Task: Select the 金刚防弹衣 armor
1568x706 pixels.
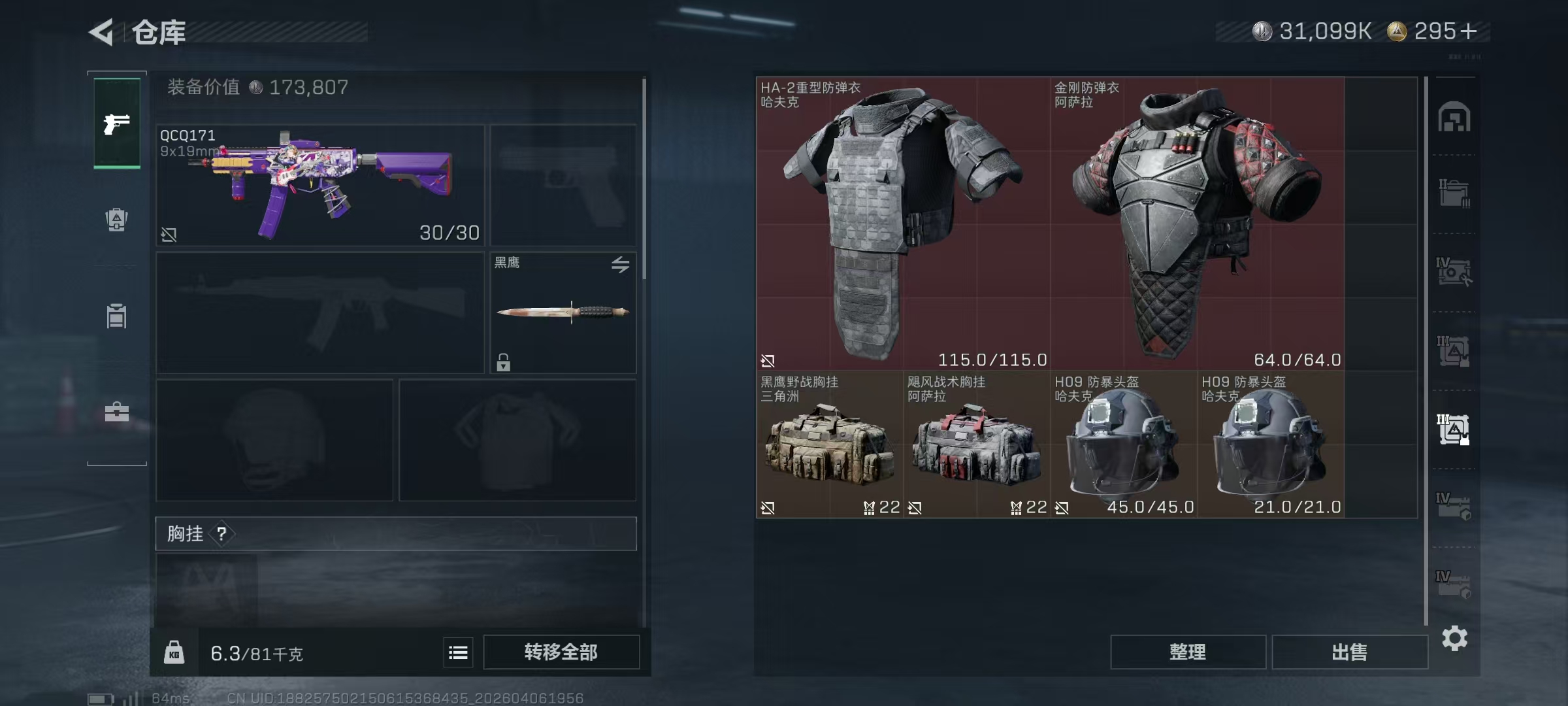Action: coord(1197,224)
